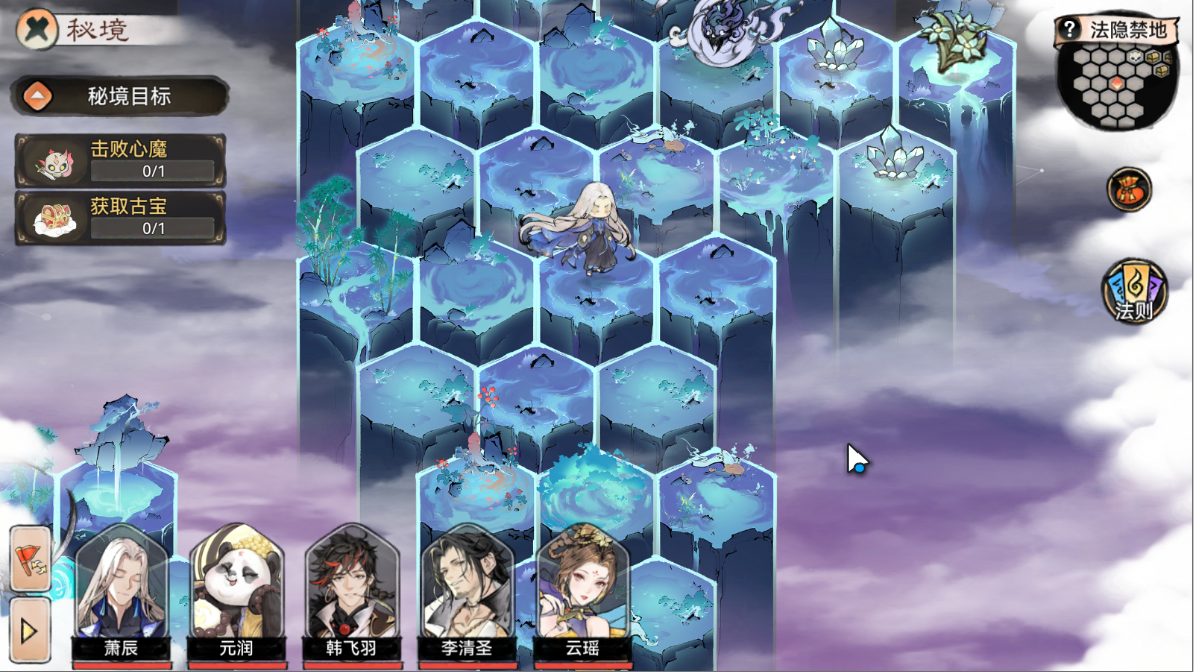Click the yellow arrow play button
Viewport: 1194px width, 672px height.
coord(29,630)
